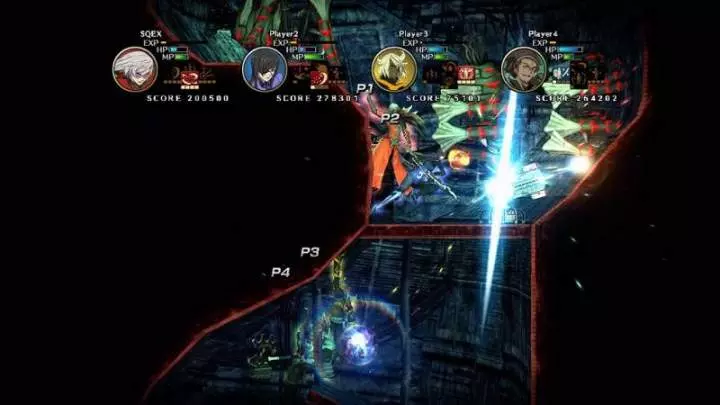Screen dimensions: 720x405
Task: Click the Player4 character portrait
Action: [524, 68]
